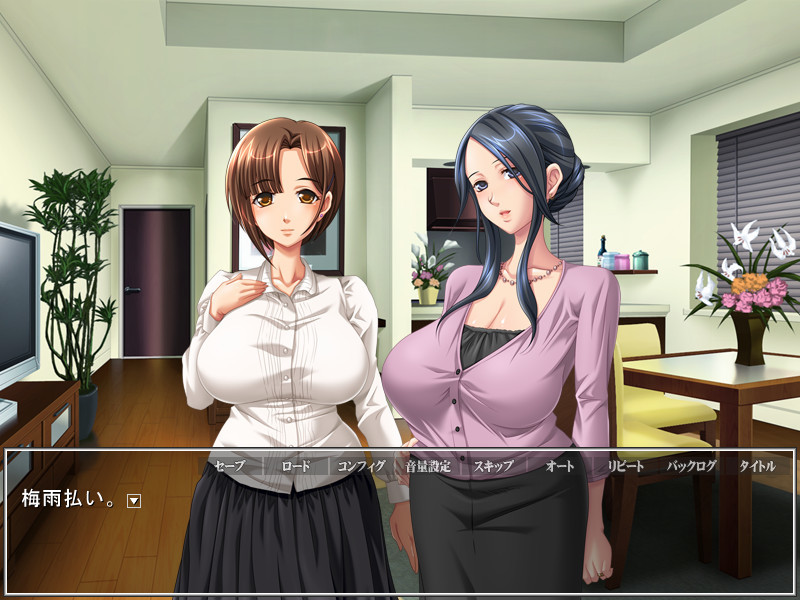
Task: Open the ロード (Load) menu
Action: click(x=295, y=466)
